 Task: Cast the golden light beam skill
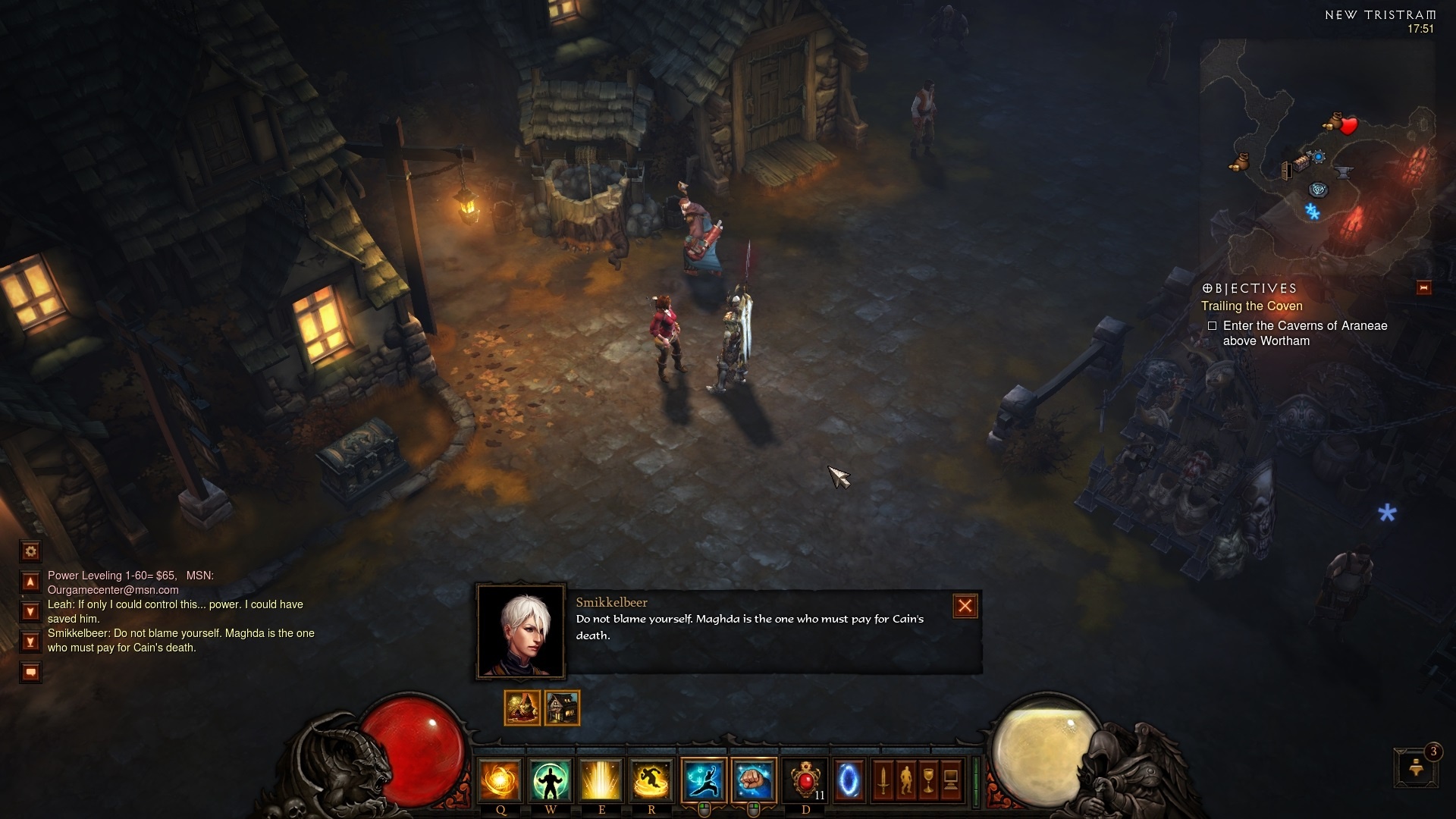[601, 780]
